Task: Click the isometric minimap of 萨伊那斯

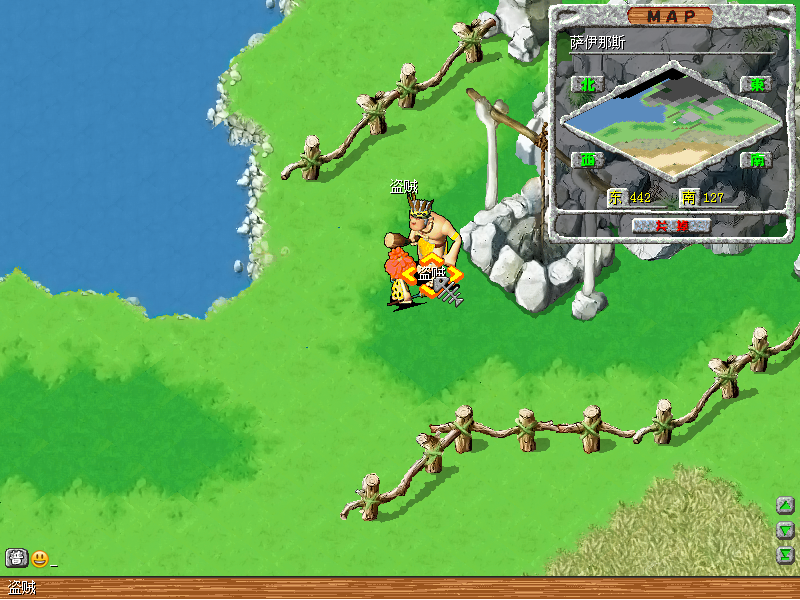Action: click(670, 120)
